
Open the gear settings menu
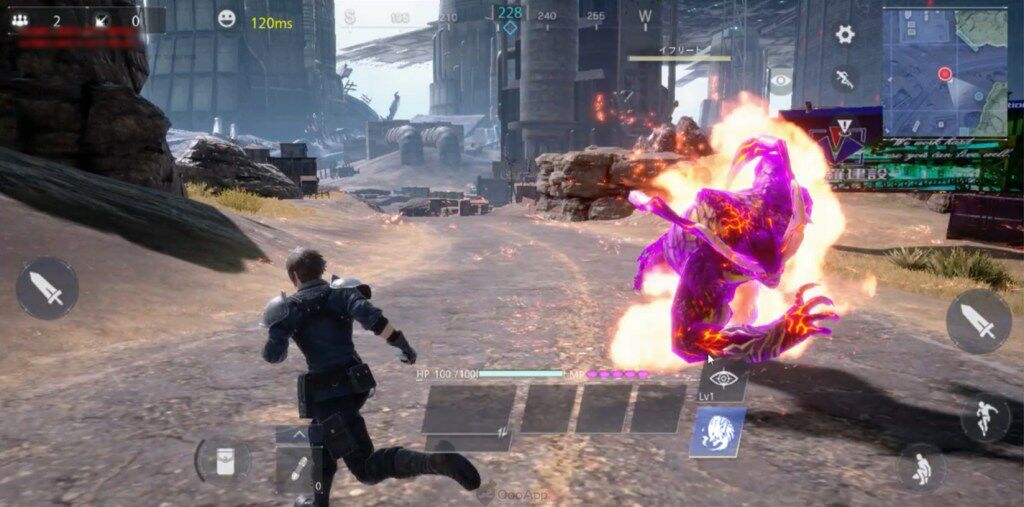click(845, 35)
